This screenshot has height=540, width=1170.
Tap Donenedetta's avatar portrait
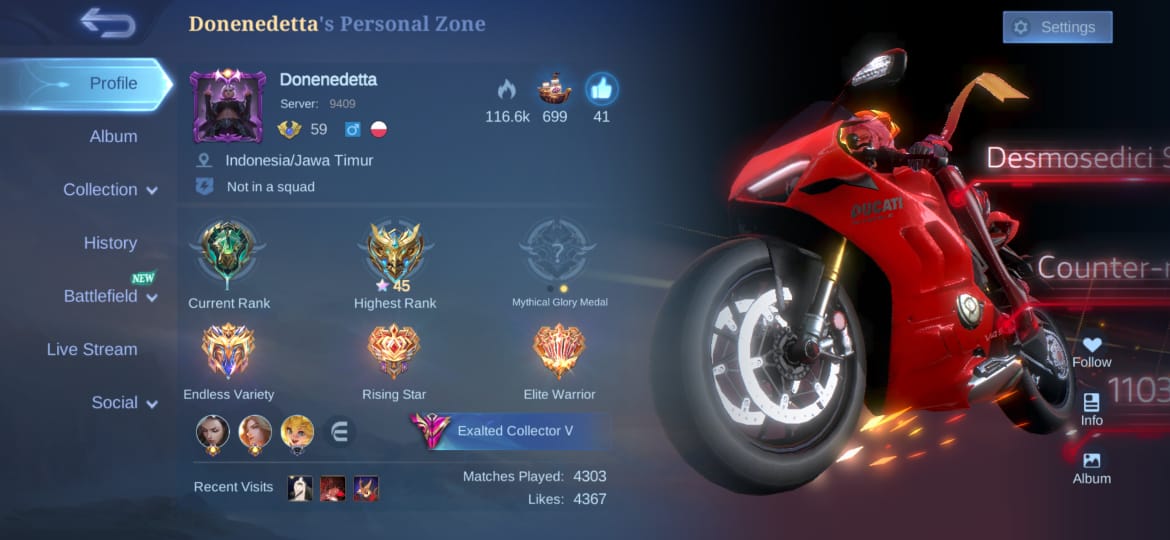[227, 106]
